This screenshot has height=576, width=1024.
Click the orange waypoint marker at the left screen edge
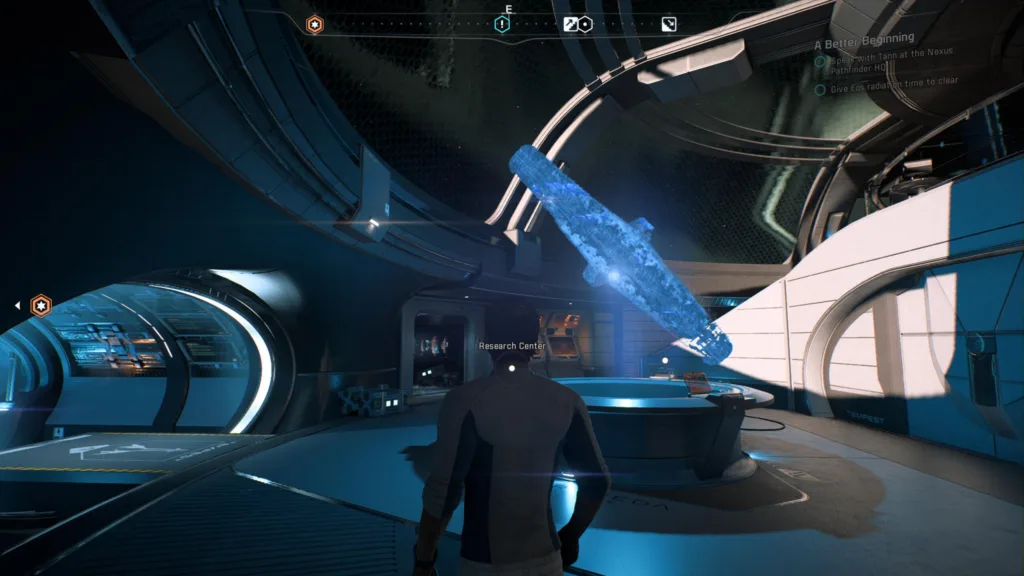tap(40, 305)
